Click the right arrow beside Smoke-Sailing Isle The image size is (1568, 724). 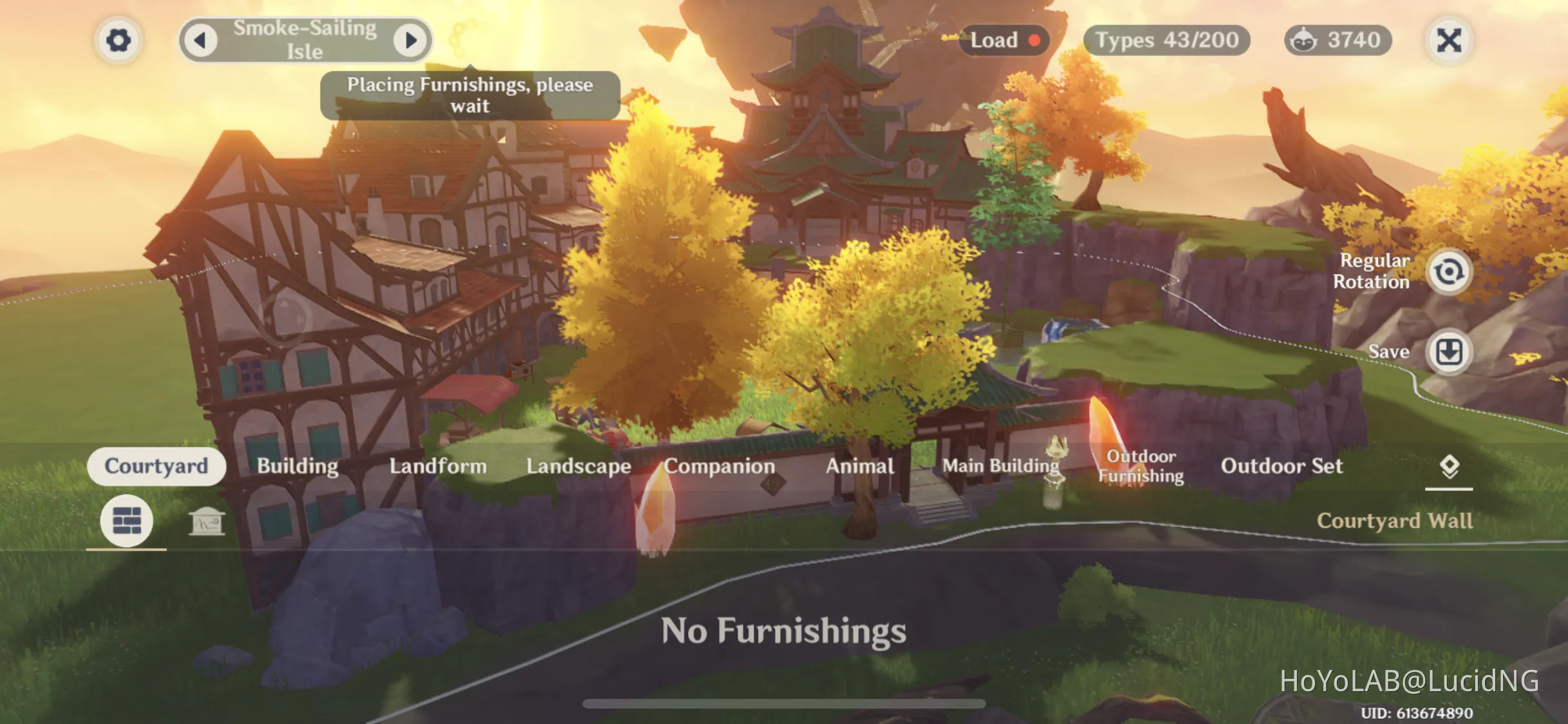411,40
